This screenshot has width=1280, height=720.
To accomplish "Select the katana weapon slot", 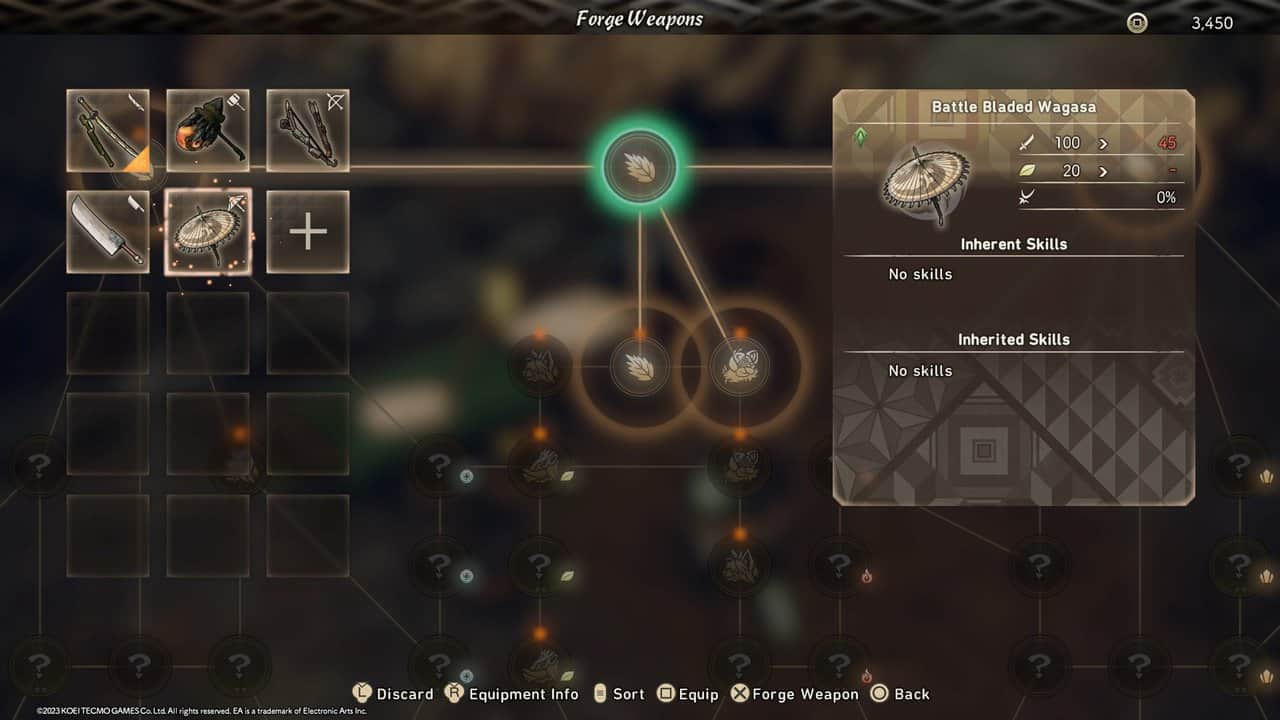I will pyautogui.click(x=108, y=131).
